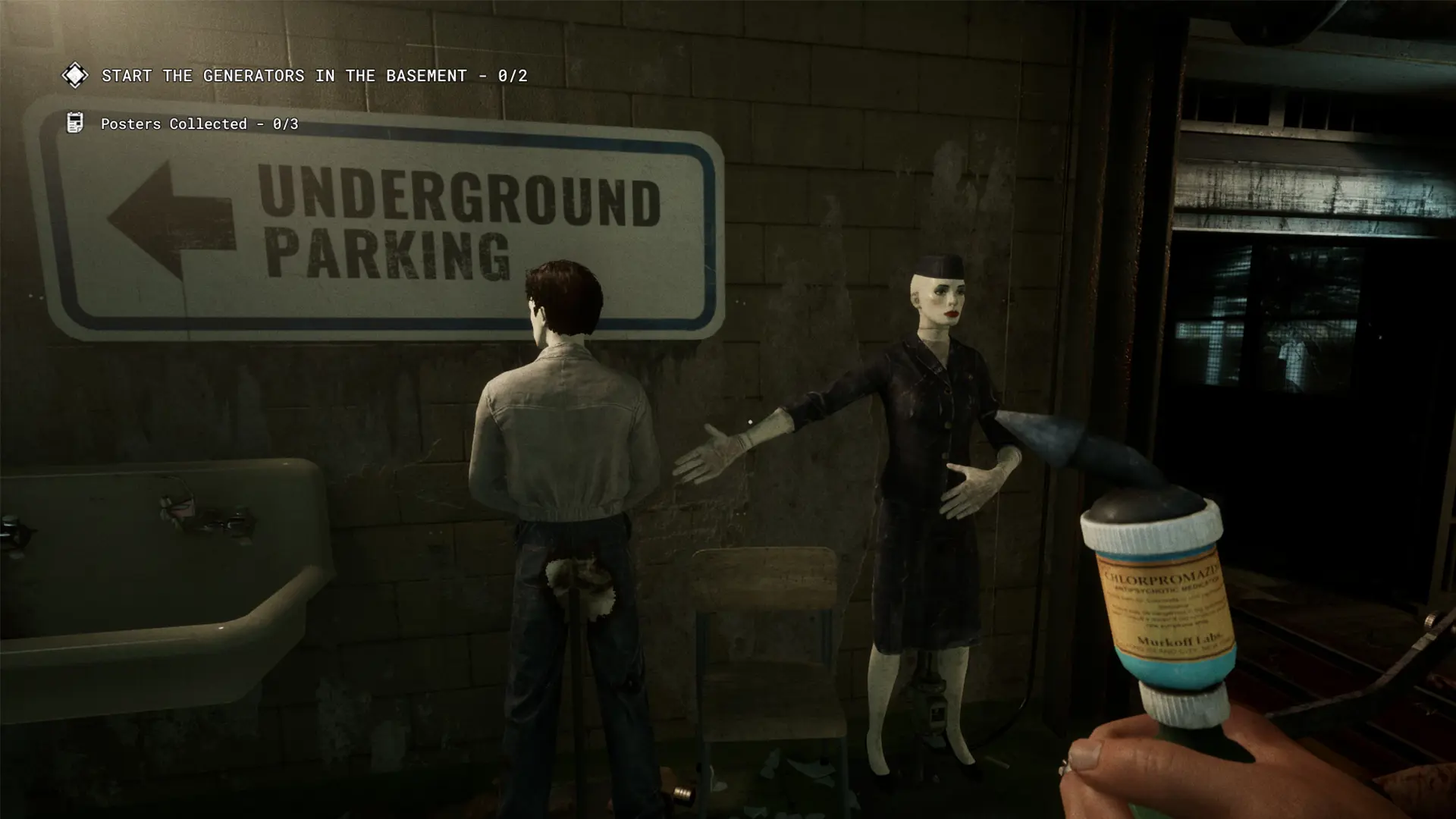1456x819 pixels.
Task: Click the wooden chair between the mannequins
Action: (x=766, y=652)
